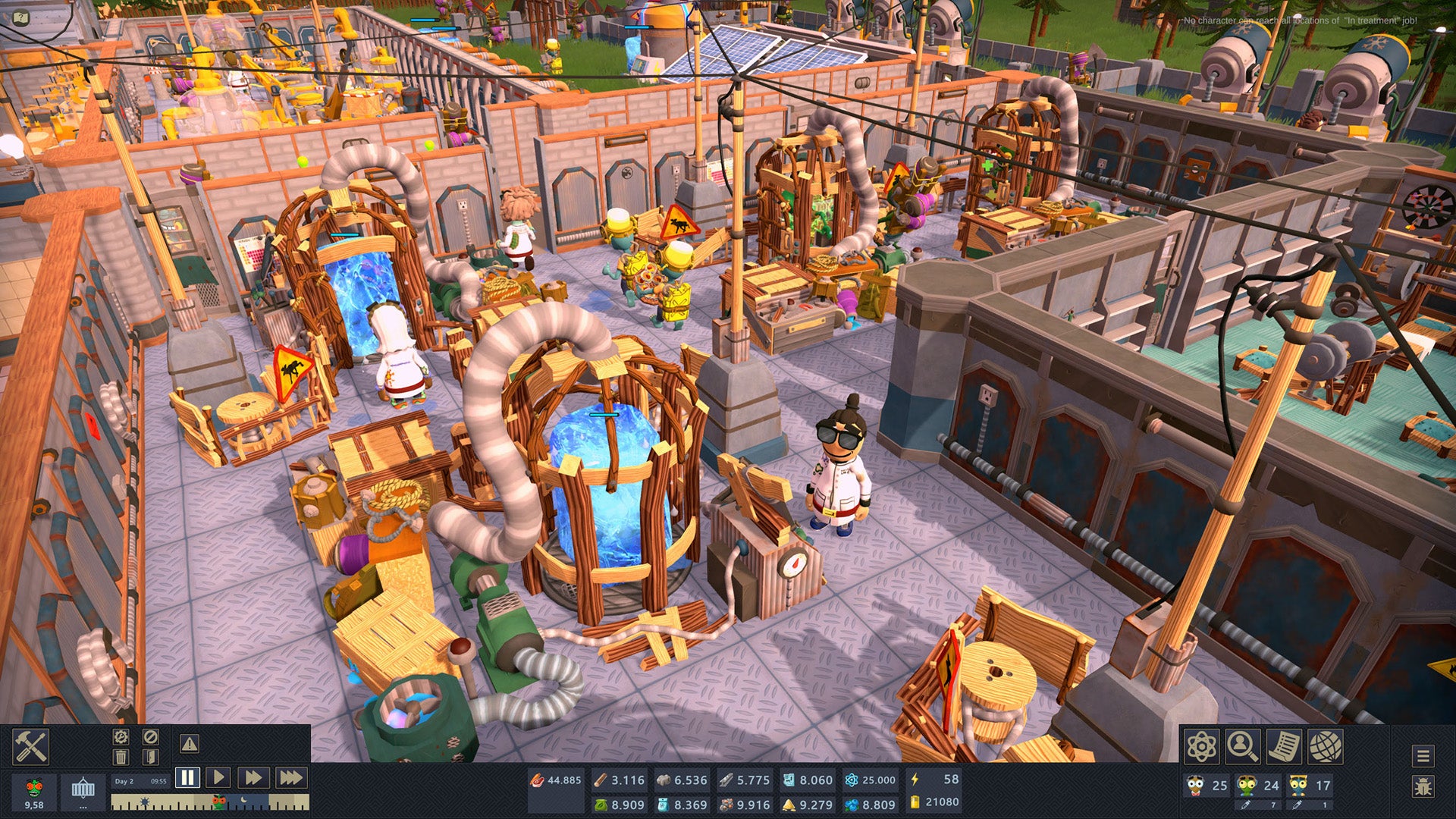The width and height of the screenshot is (1456, 819).
Task: Set game speed to normal play
Action: (218, 777)
